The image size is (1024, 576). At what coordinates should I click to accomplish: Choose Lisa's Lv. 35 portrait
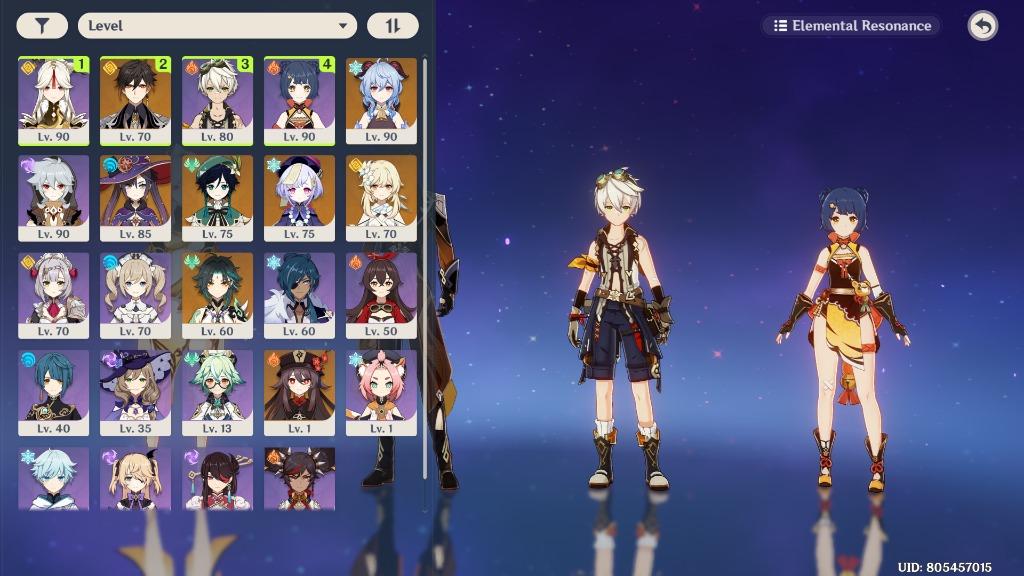click(135, 391)
